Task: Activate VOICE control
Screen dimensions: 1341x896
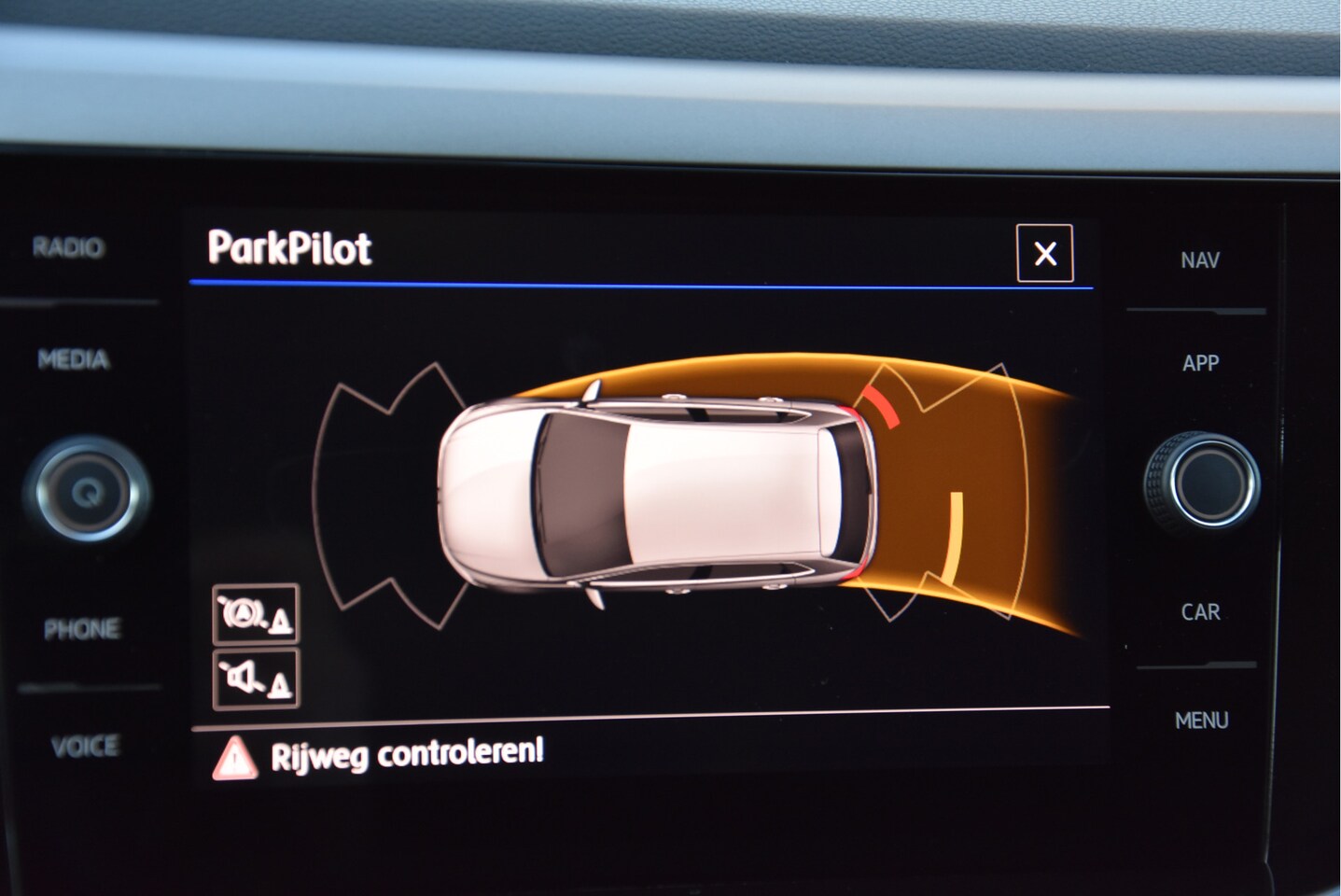Action: (84, 746)
